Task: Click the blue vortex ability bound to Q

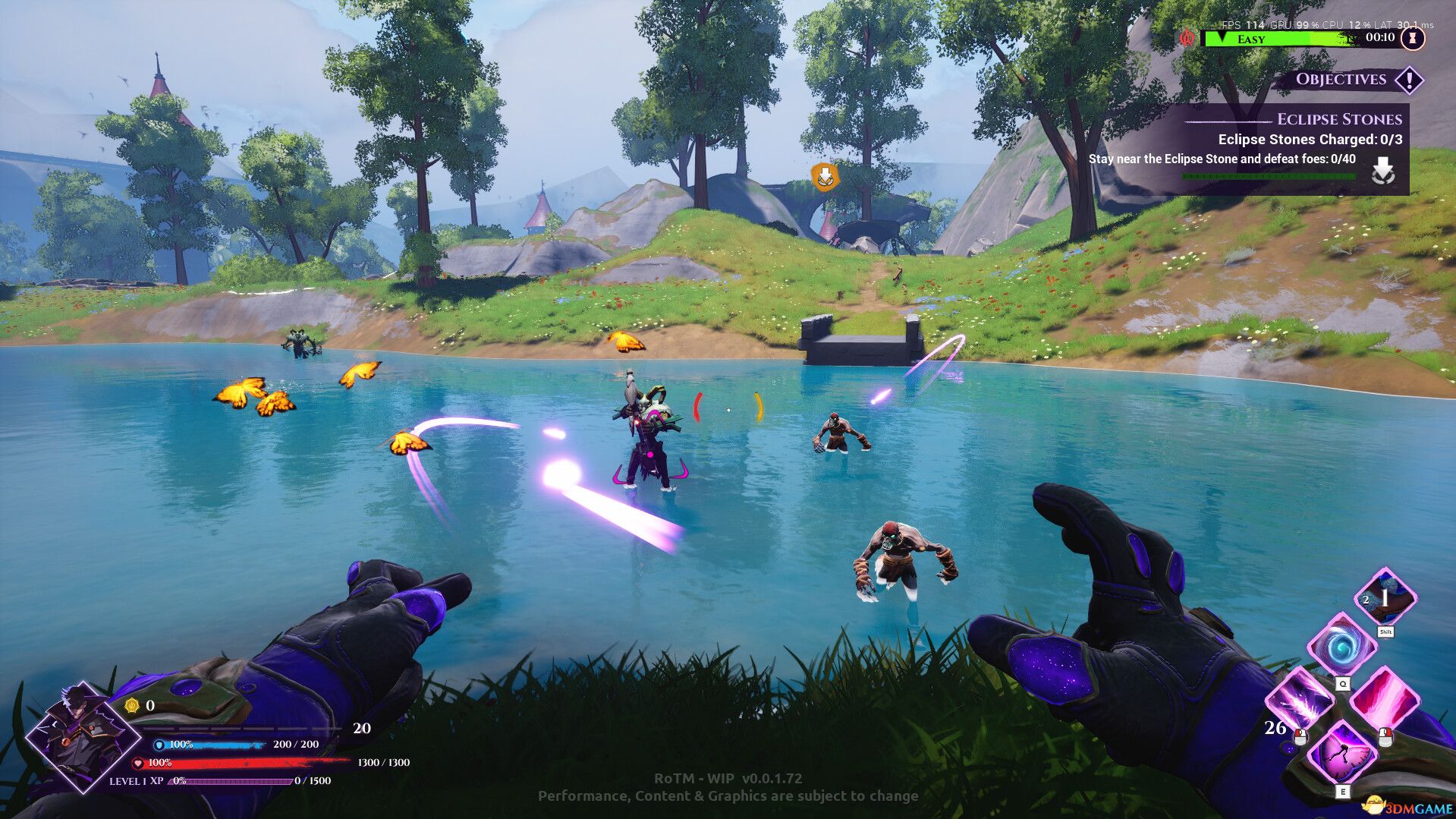Action: [x=1343, y=644]
